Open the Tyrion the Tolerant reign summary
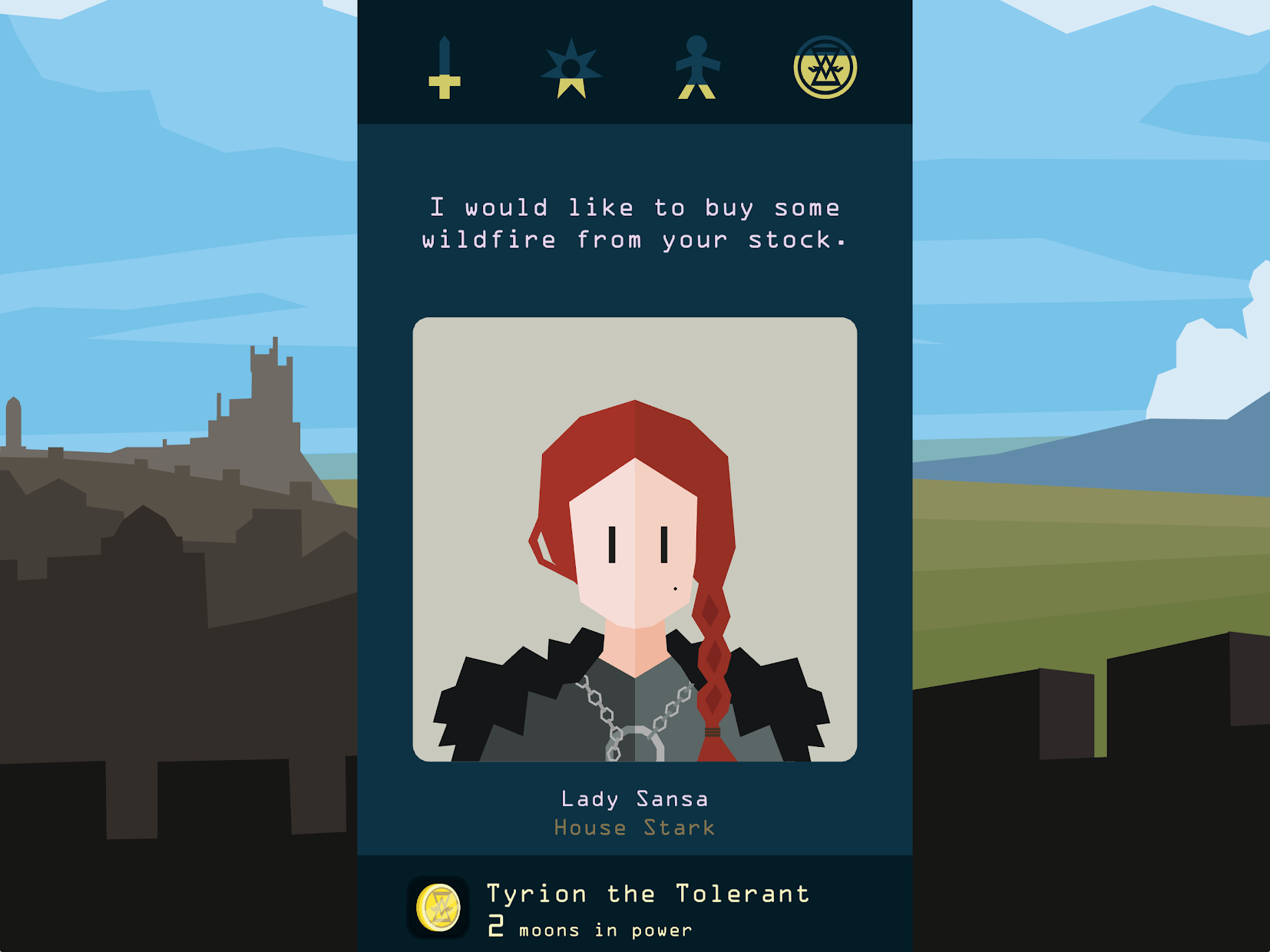Screen dimensions: 1270x952 pyautogui.click(x=647, y=893)
